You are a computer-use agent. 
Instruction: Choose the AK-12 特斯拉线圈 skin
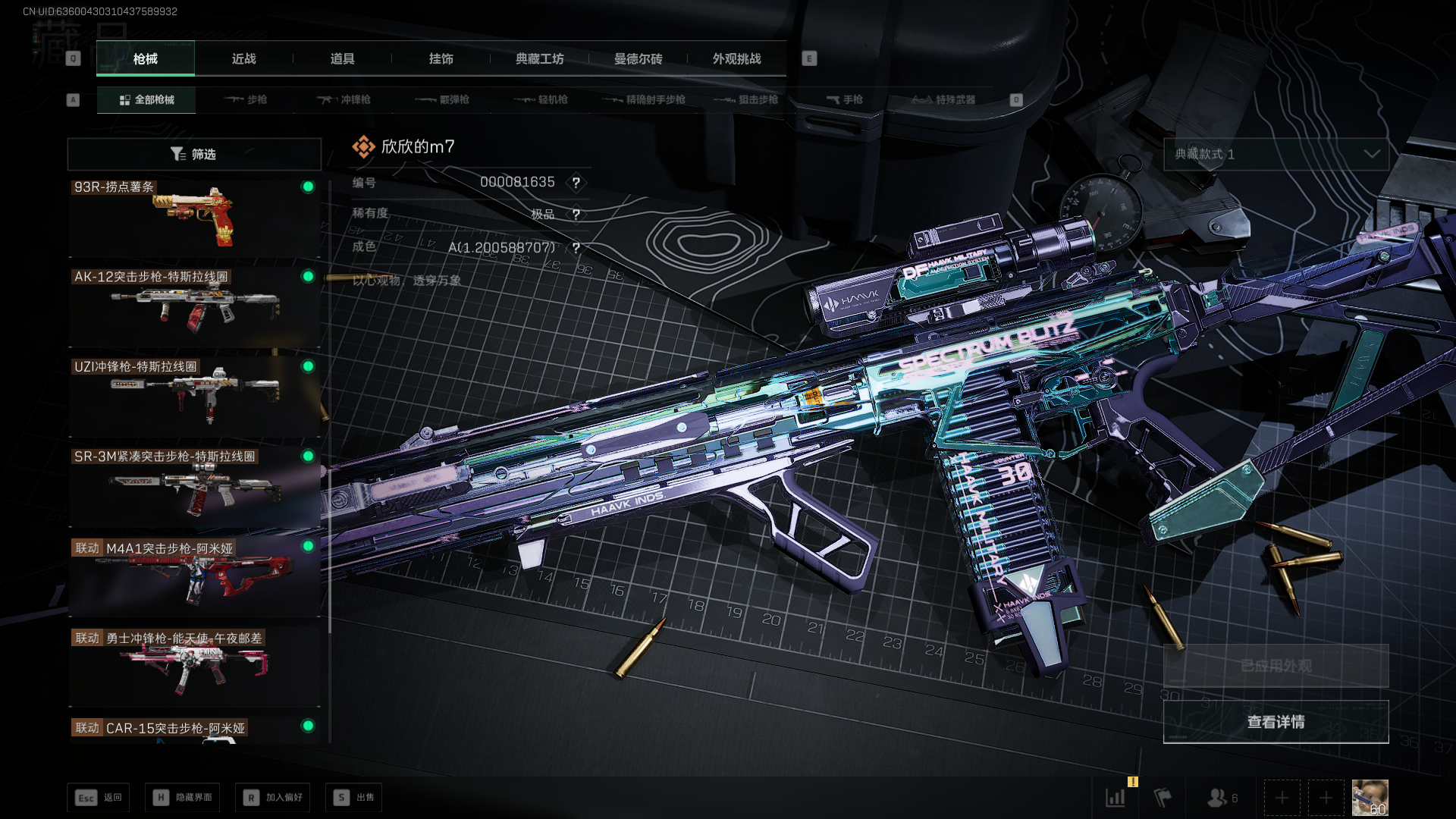coord(194,307)
